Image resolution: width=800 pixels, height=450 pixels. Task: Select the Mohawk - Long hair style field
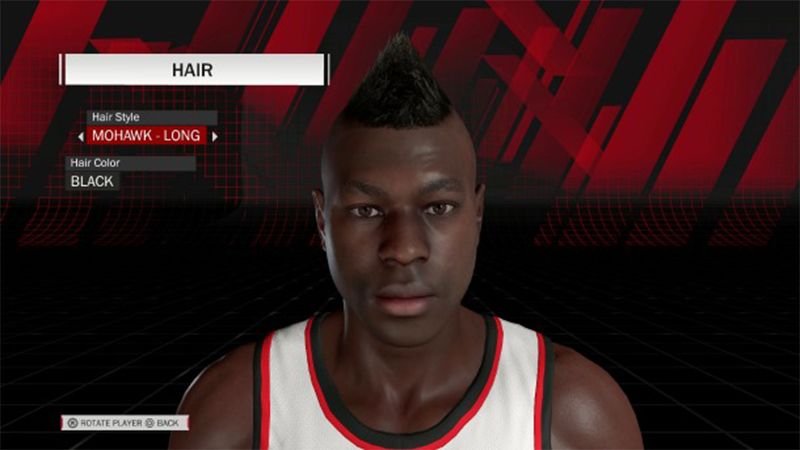146,136
